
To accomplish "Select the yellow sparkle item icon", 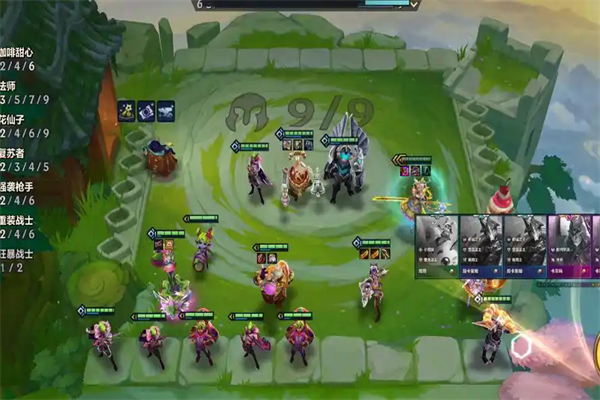I will pos(127,111).
